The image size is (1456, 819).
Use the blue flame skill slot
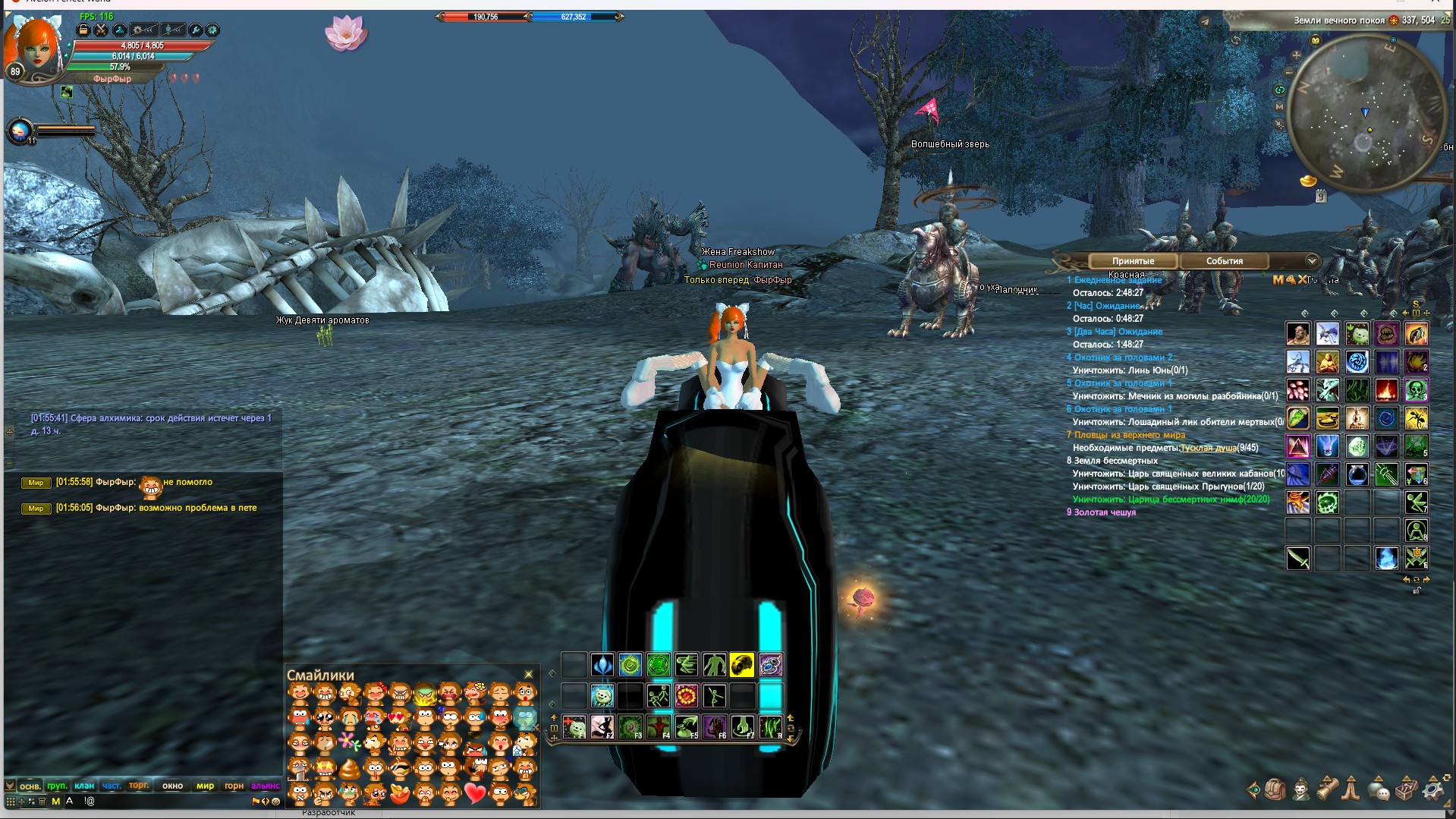[1386, 559]
